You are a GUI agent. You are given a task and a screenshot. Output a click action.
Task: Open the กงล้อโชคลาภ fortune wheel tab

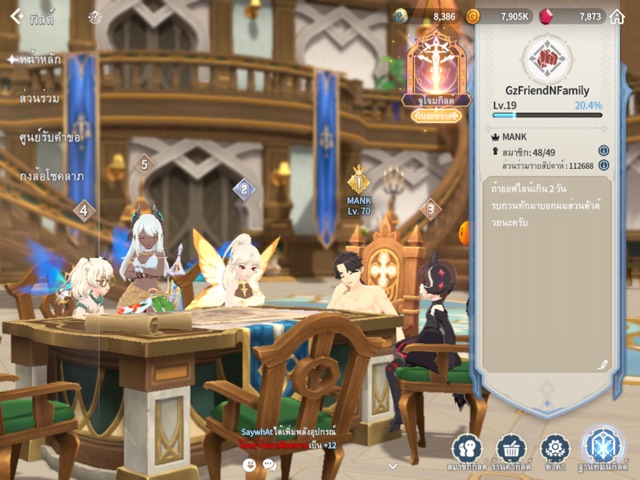click(x=51, y=176)
